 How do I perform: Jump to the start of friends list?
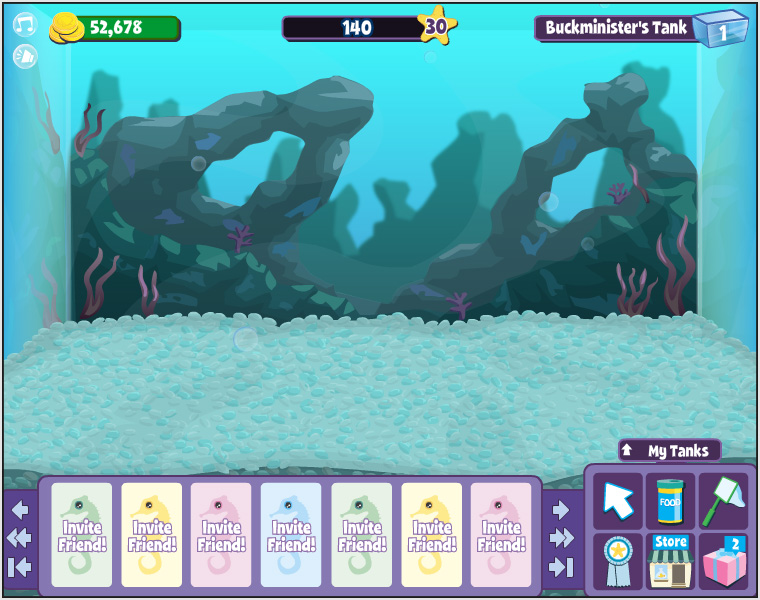point(20,567)
